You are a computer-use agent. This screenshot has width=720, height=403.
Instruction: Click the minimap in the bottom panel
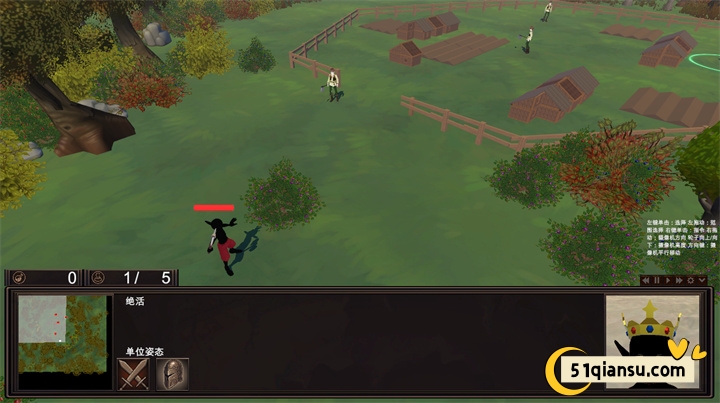[x=64, y=342]
